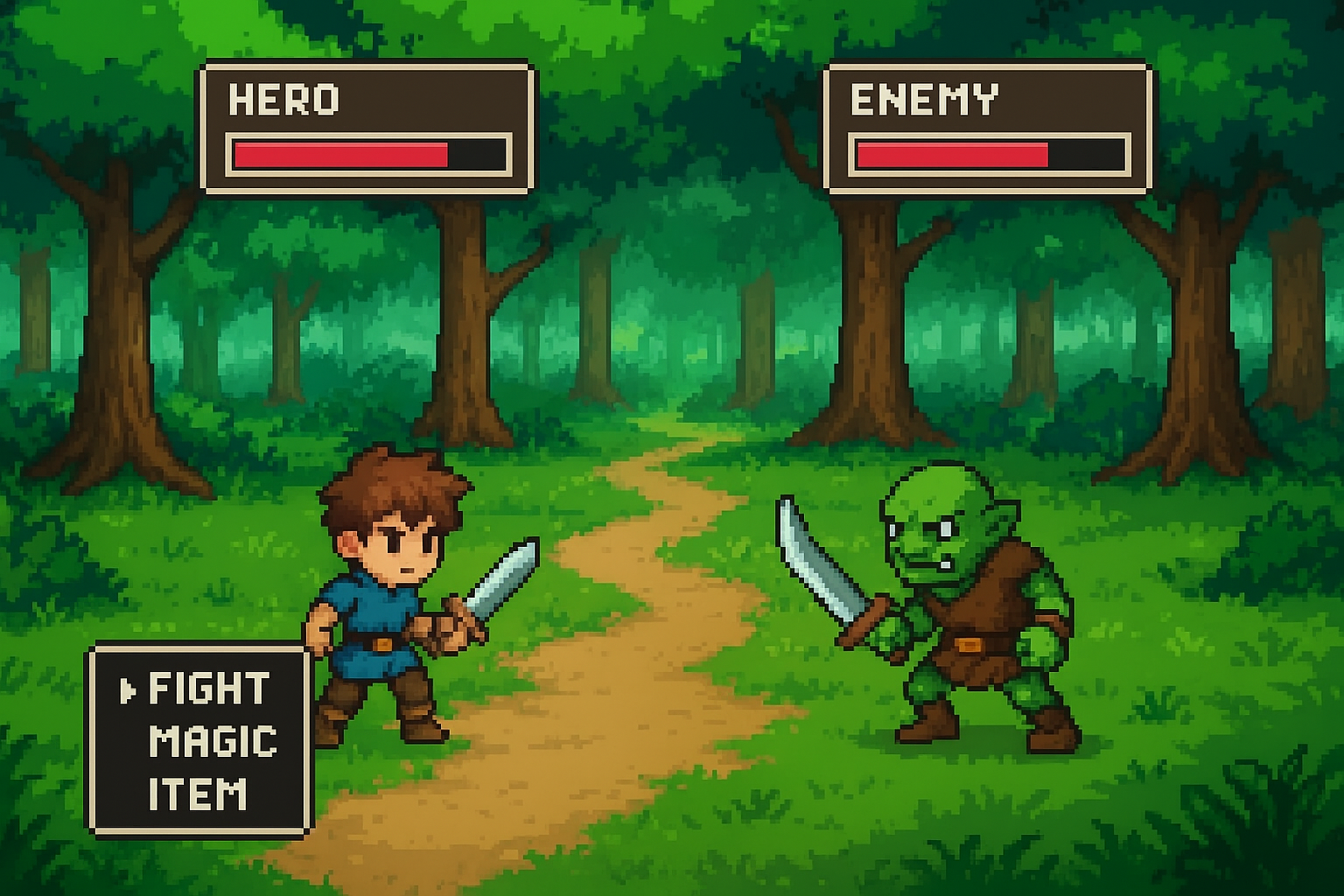Select the ENEMY name label
The image size is (1344, 896).
click(x=923, y=101)
